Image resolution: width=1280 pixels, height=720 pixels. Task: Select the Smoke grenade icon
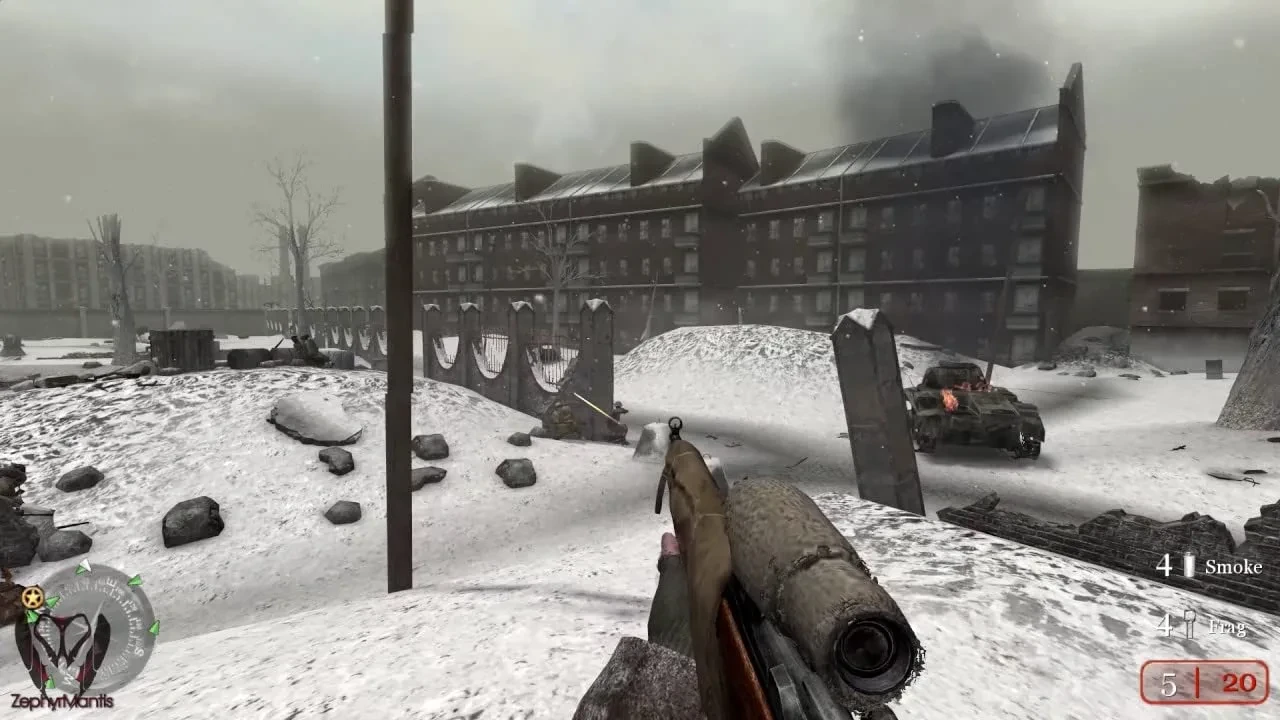point(1188,568)
